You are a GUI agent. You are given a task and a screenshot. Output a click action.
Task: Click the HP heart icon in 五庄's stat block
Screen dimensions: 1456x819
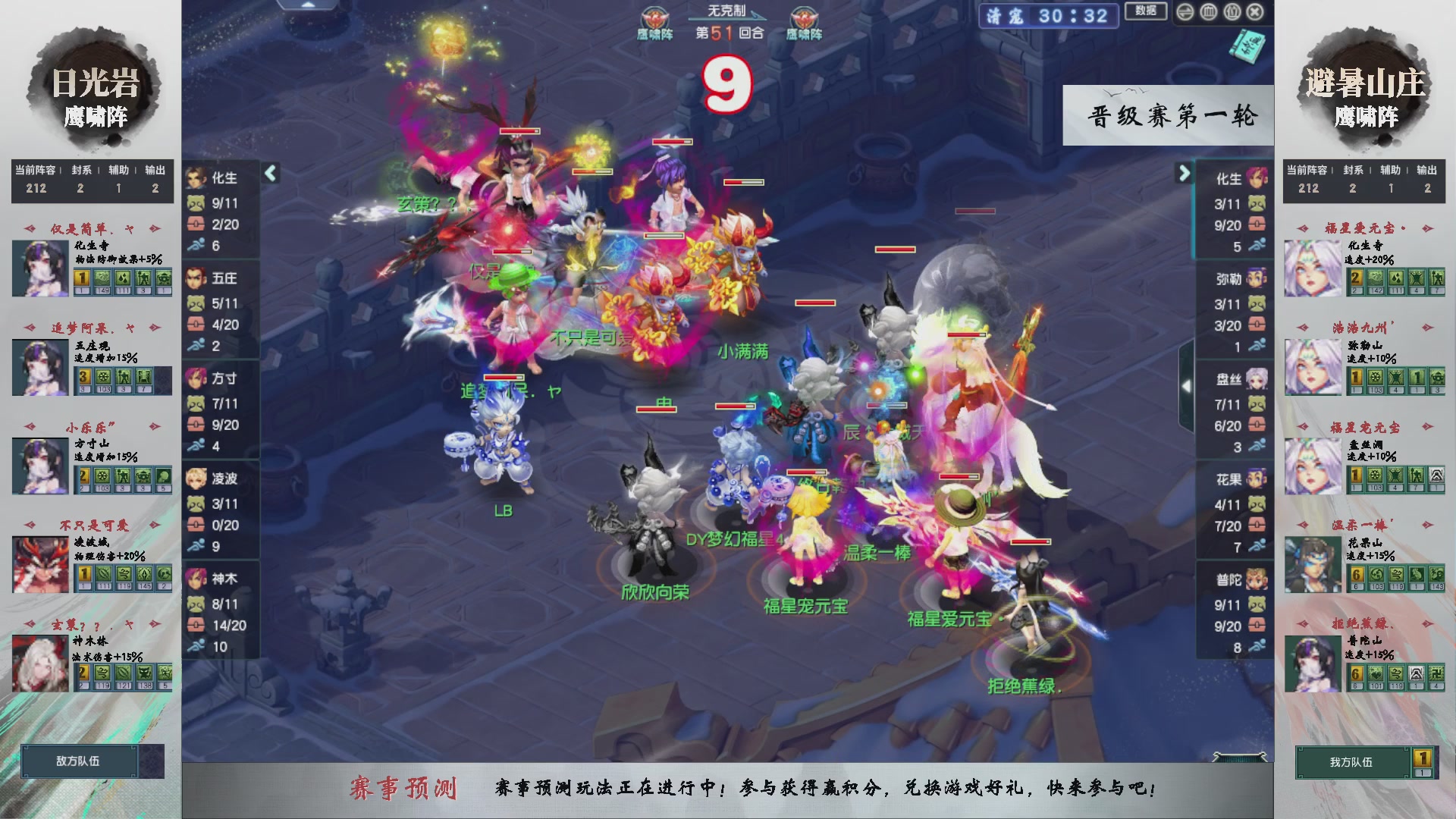(x=196, y=324)
